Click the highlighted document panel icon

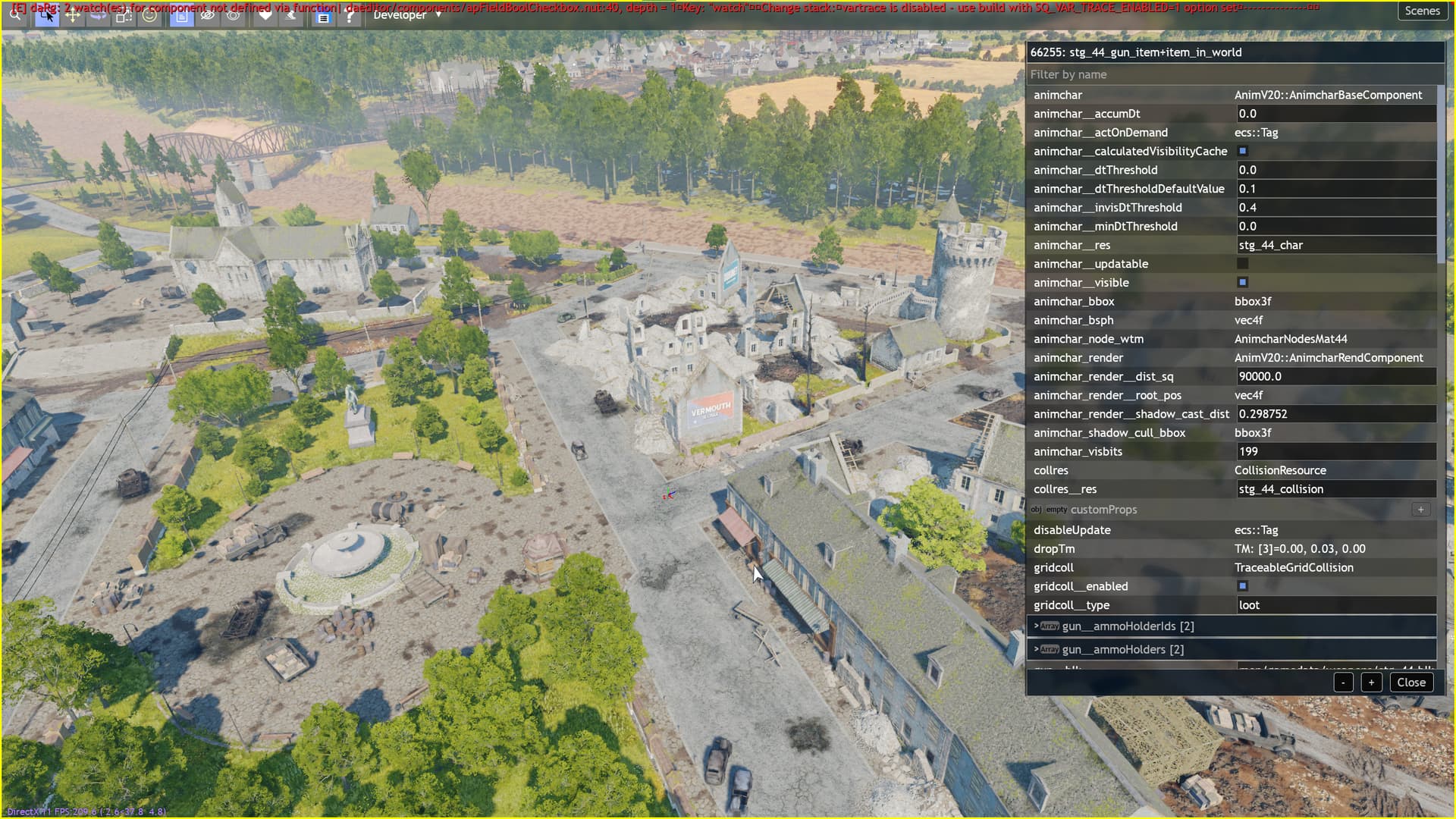click(x=182, y=15)
